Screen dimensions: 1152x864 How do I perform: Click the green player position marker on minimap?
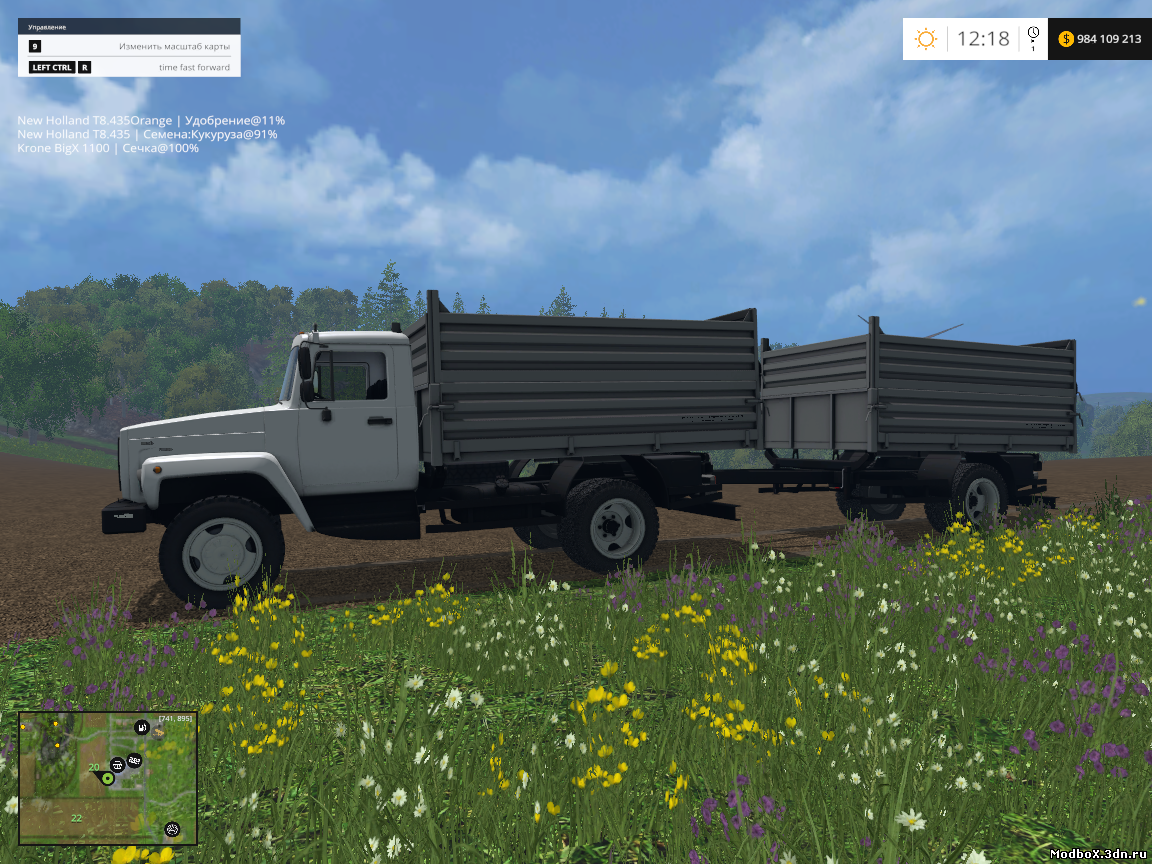[x=107, y=778]
